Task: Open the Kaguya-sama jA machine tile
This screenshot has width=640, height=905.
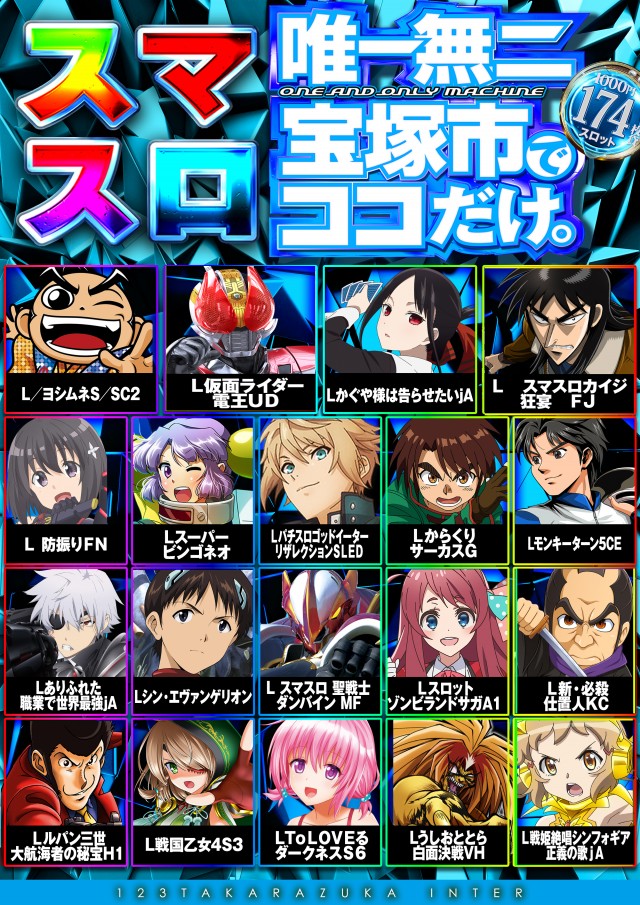Action: coord(399,339)
